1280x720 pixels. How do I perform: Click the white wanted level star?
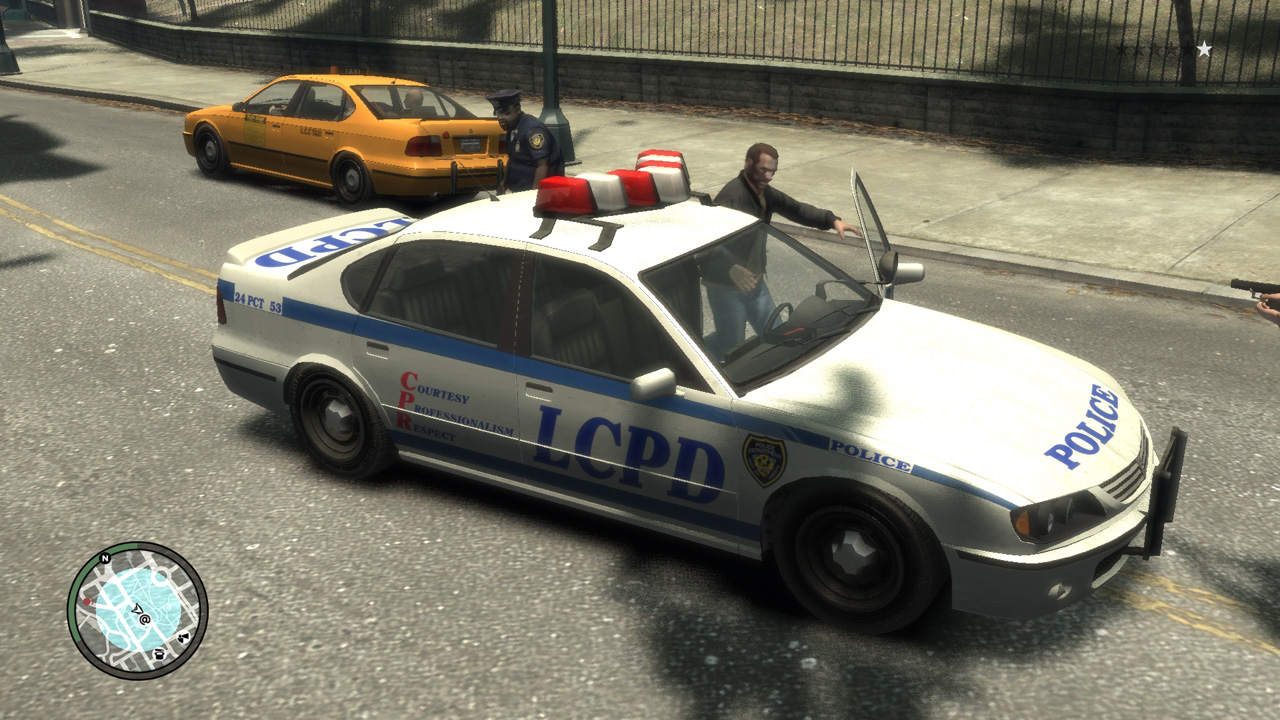coord(1204,48)
